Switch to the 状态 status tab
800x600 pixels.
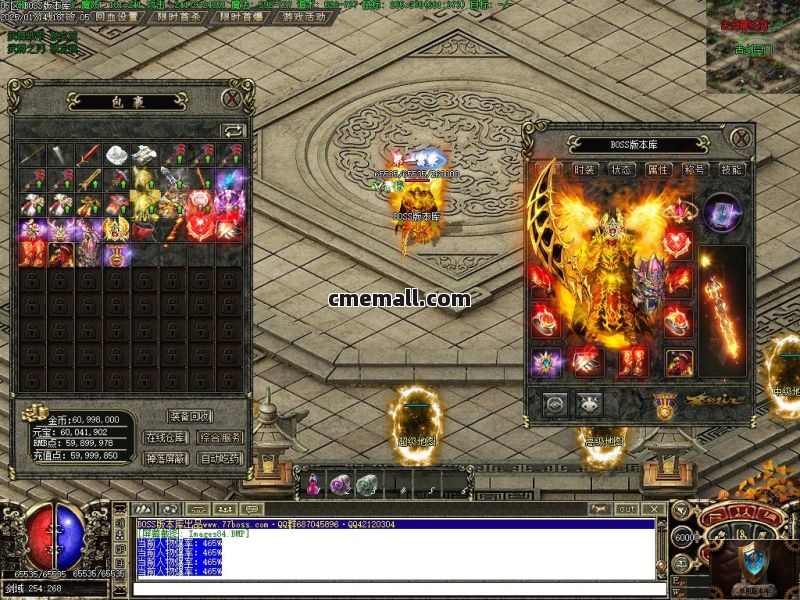point(622,170)
